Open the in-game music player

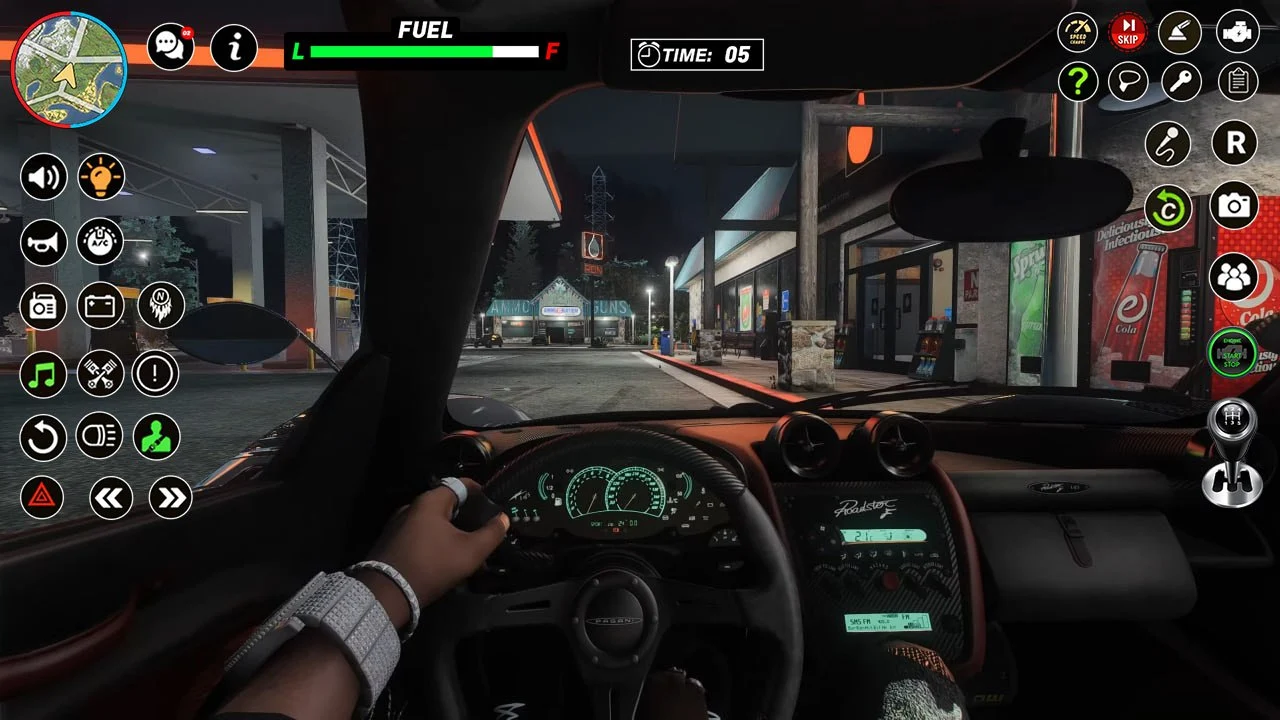click(x=44, y=373)
